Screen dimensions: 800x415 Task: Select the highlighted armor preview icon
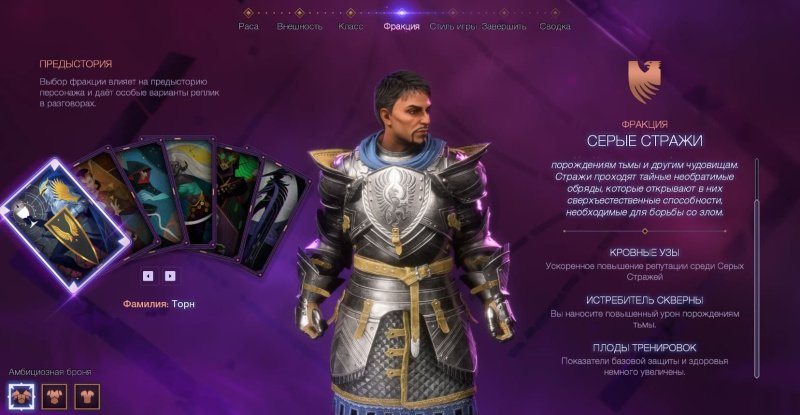point(20,396)
